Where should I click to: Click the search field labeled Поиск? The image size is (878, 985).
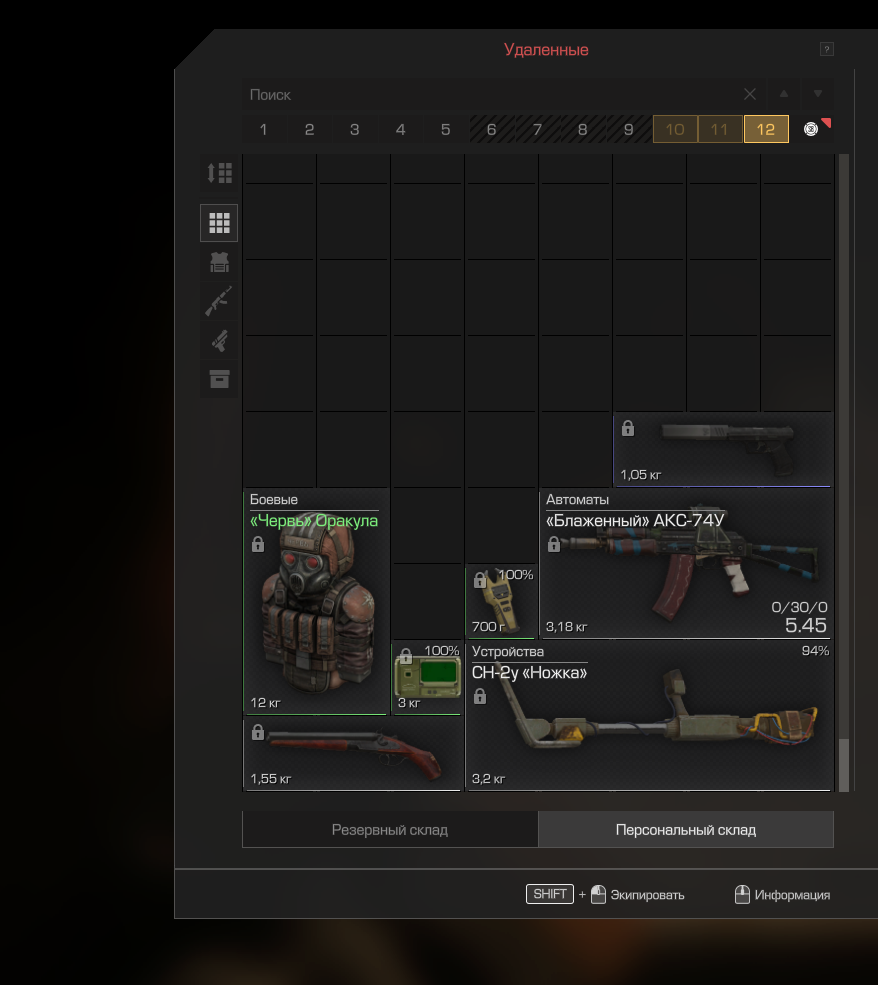click(x=490, y=95)
